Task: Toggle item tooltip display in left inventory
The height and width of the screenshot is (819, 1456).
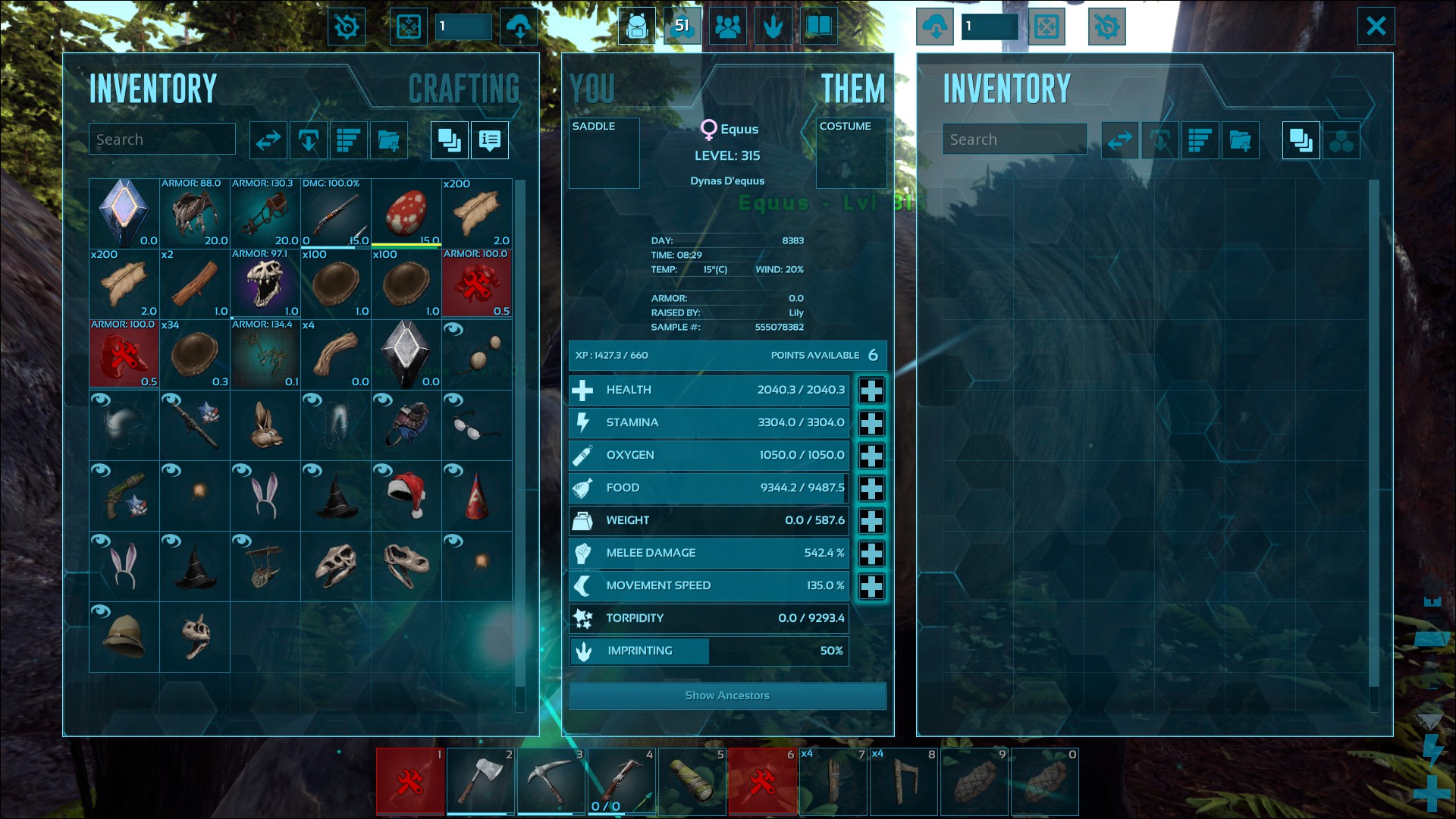Action: click(489, 140)
